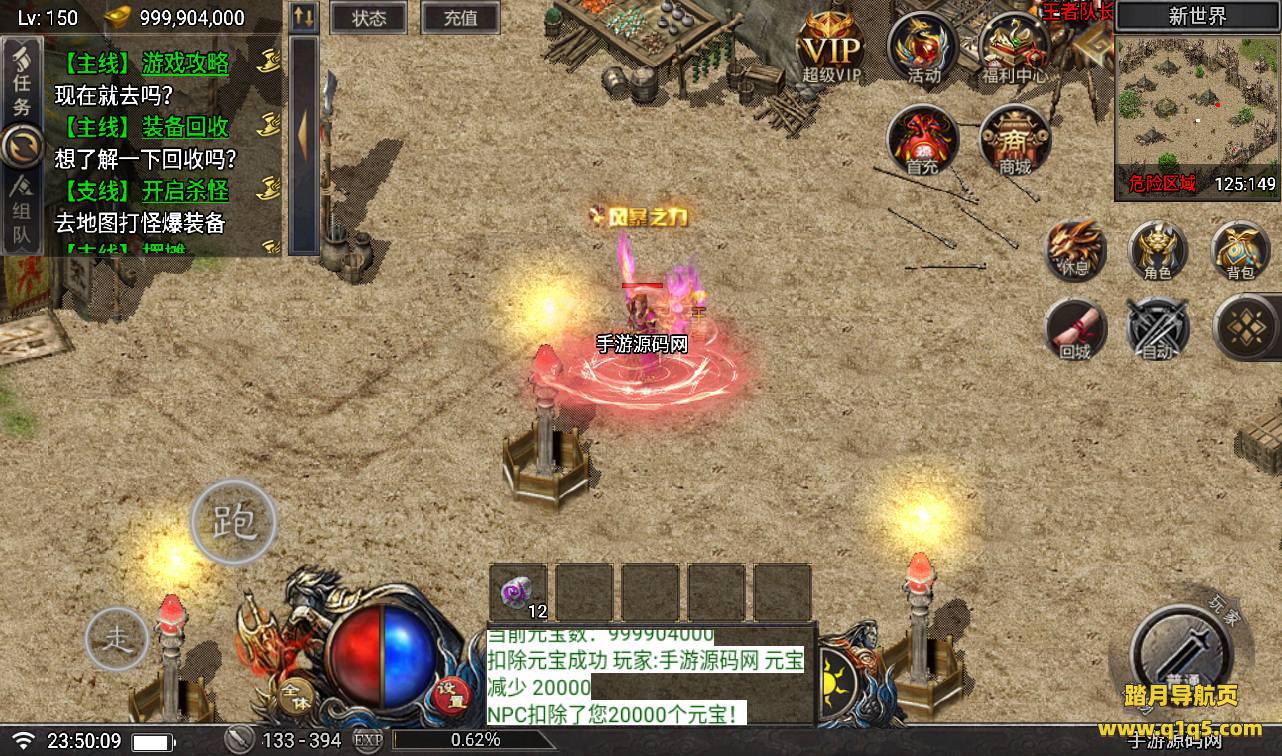The height and width of the screenshot is (756, 1282).
Task: Open the 游戏攻略 main quest
Action: coord(185,63)
